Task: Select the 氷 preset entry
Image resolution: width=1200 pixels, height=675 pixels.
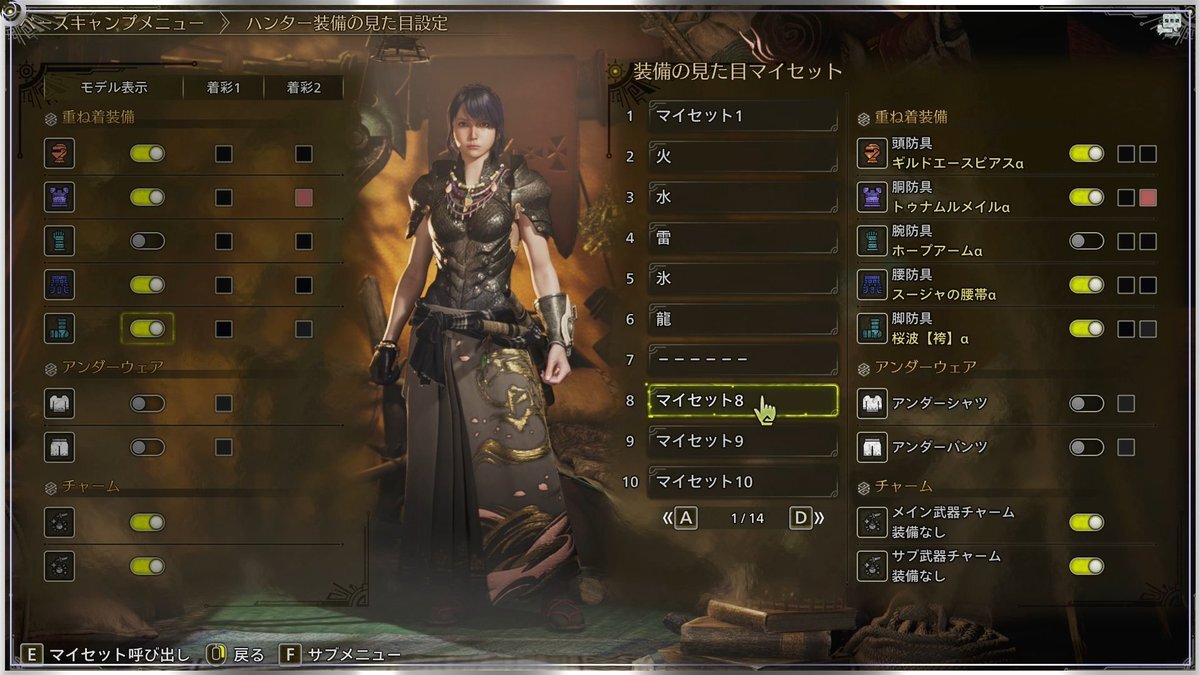Action: pos(742,279)
